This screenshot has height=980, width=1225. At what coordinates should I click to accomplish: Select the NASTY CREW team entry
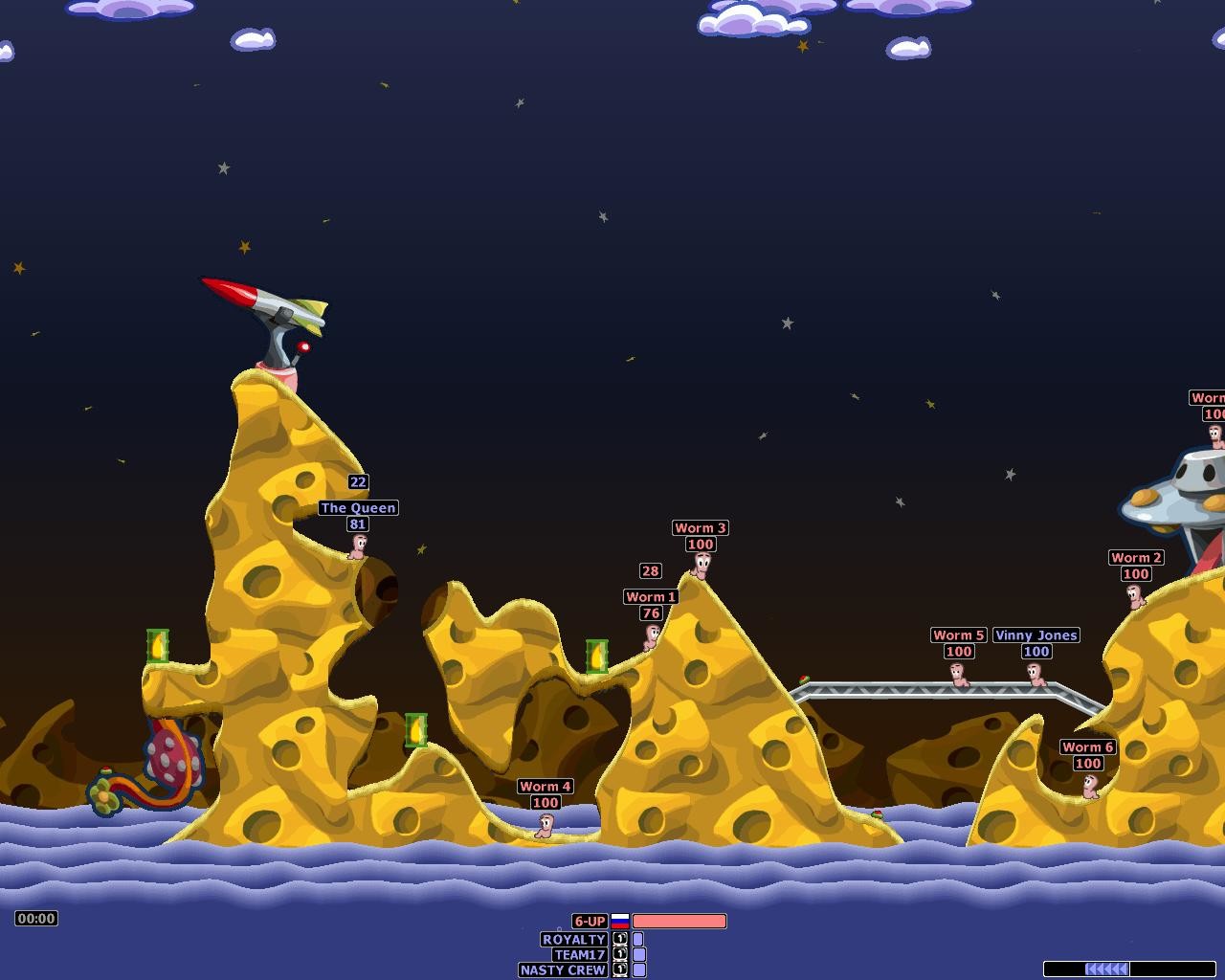[561, 969]
